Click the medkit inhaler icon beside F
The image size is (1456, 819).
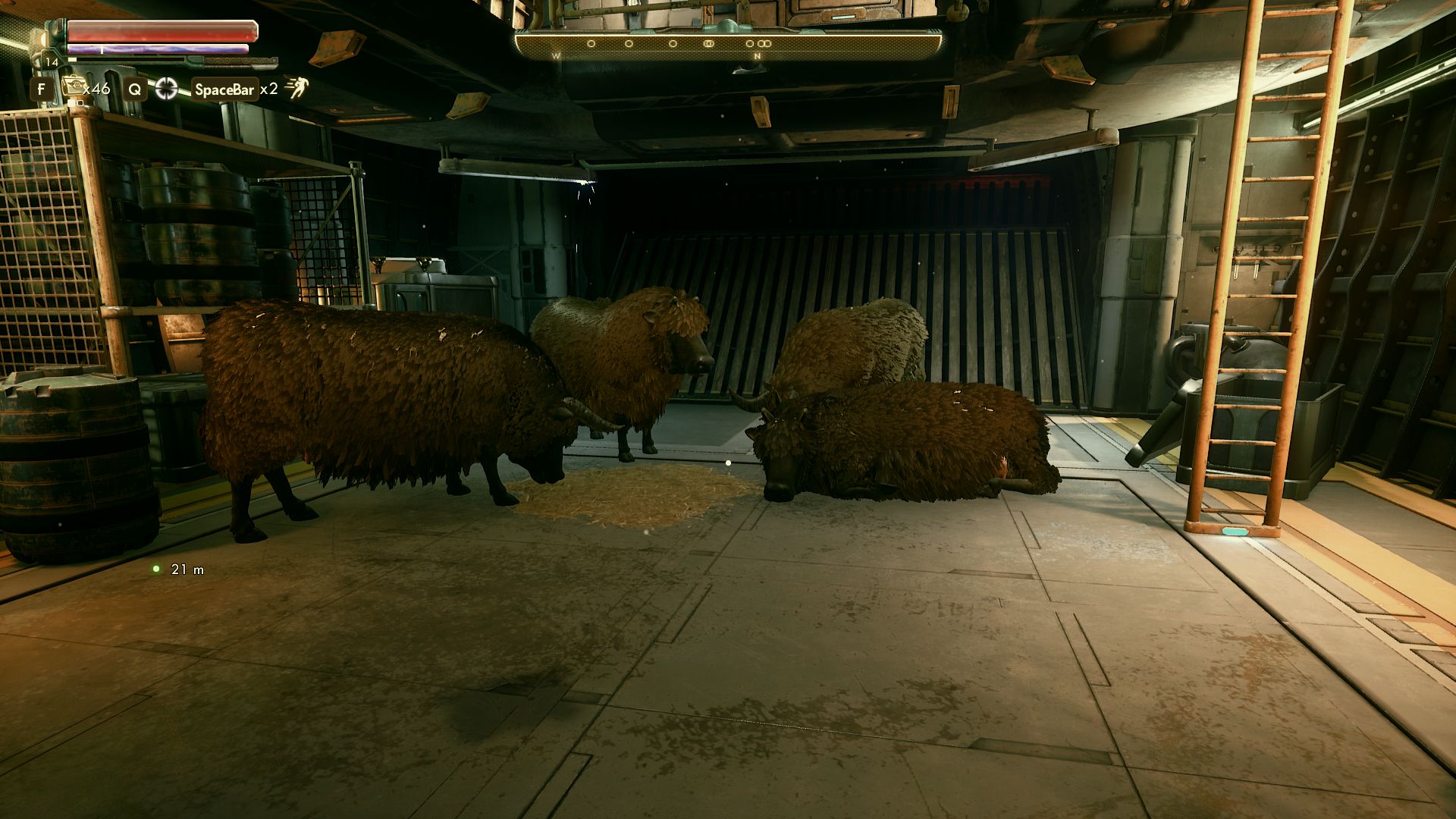pos(74,87)
